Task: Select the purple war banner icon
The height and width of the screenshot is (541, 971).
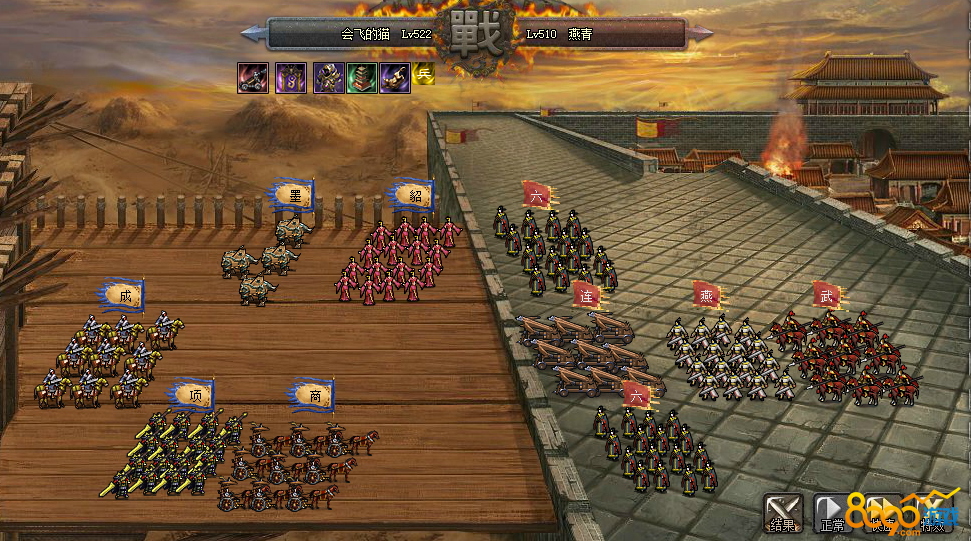Action: [x=291, y=77]
